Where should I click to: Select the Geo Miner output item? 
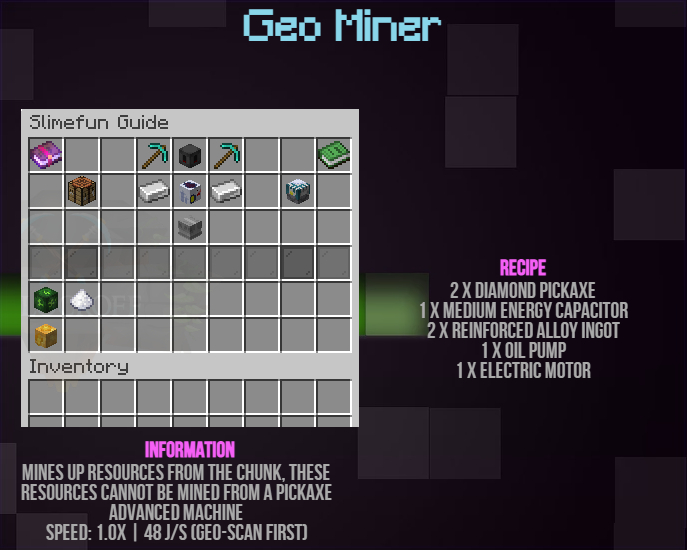tap(297, 191)
